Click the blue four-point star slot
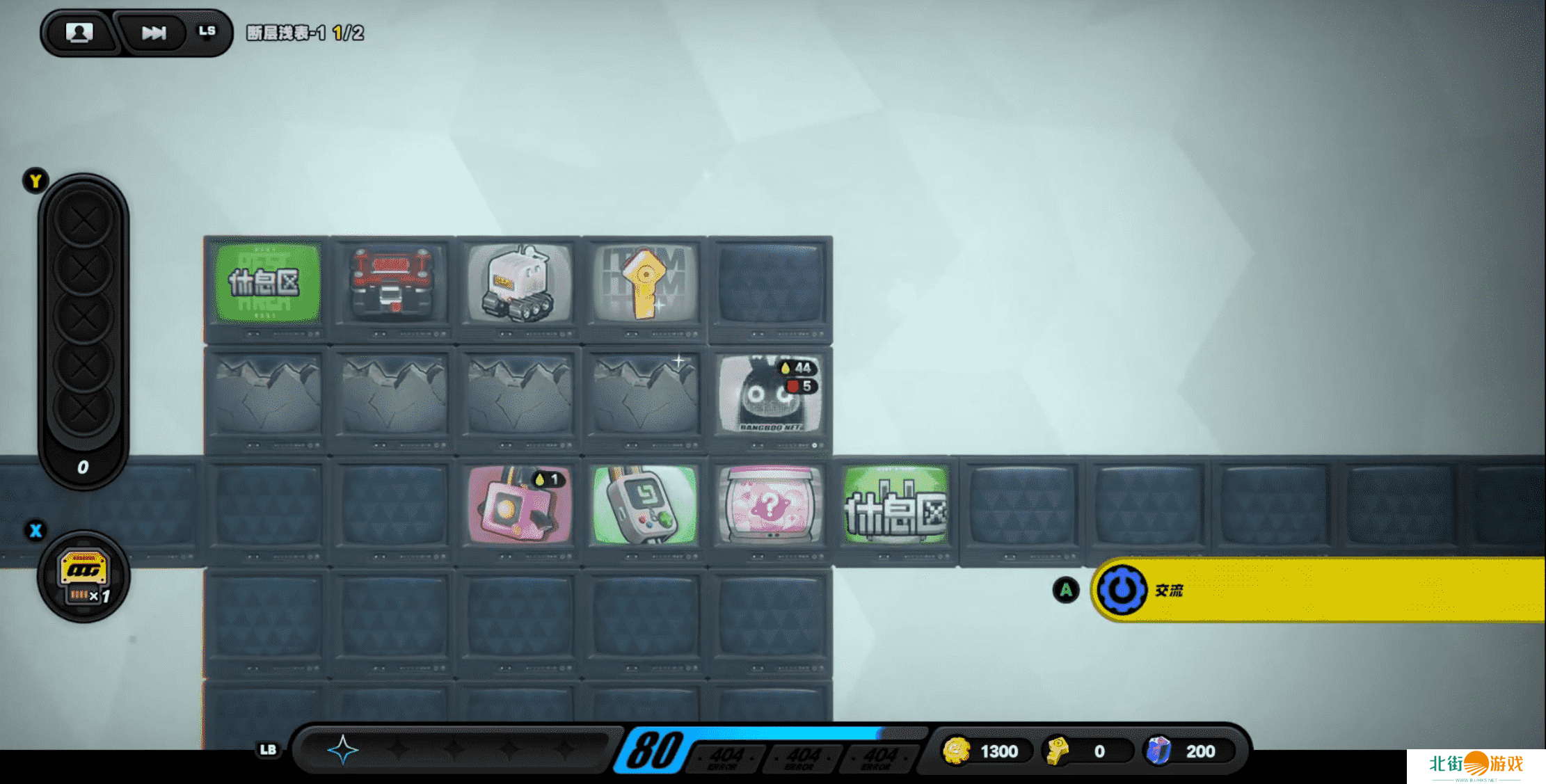This screenshot has height=784, width=1546. (x=343, y=750)
